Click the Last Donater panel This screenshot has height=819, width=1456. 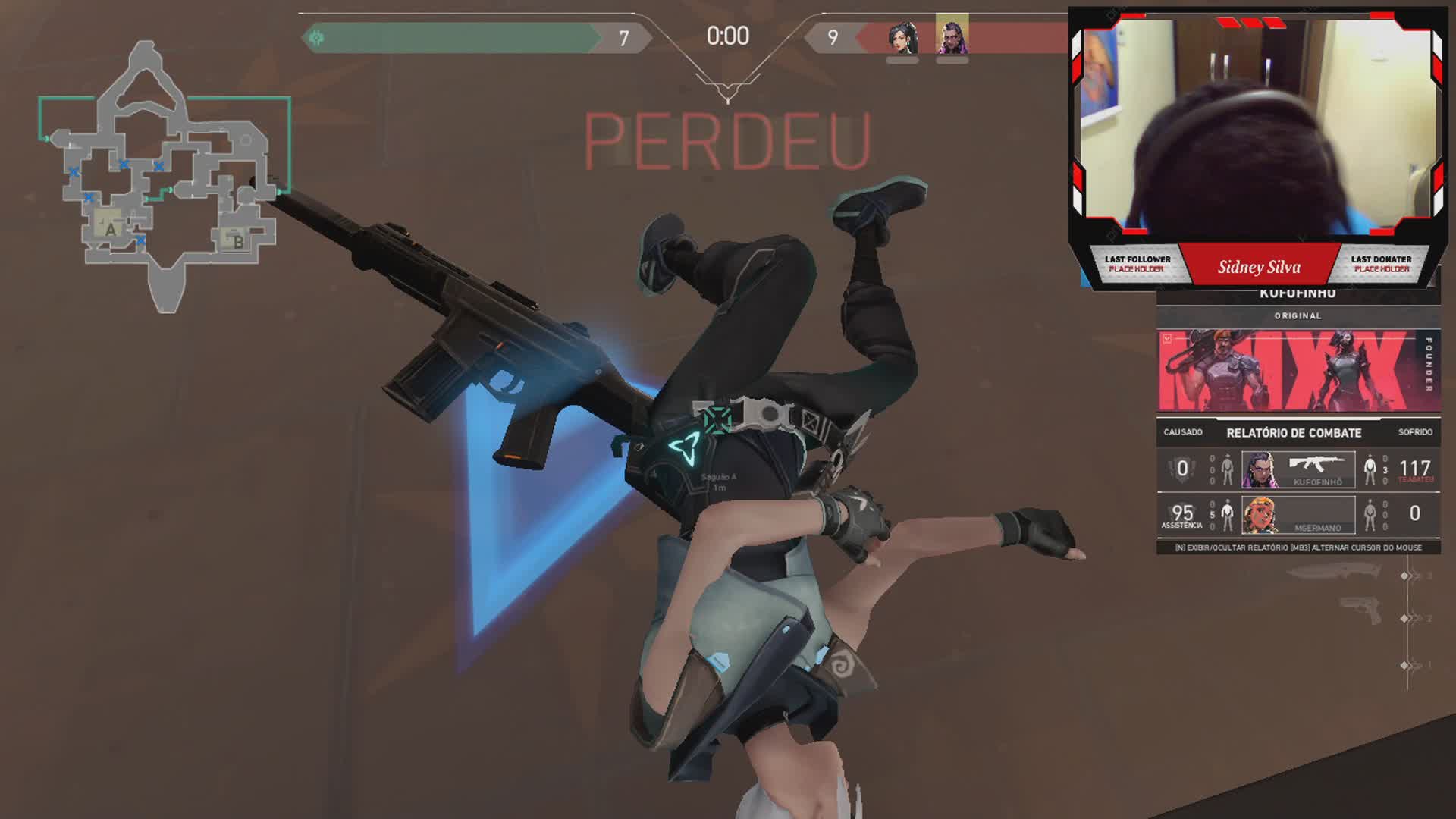[1381, 264]
